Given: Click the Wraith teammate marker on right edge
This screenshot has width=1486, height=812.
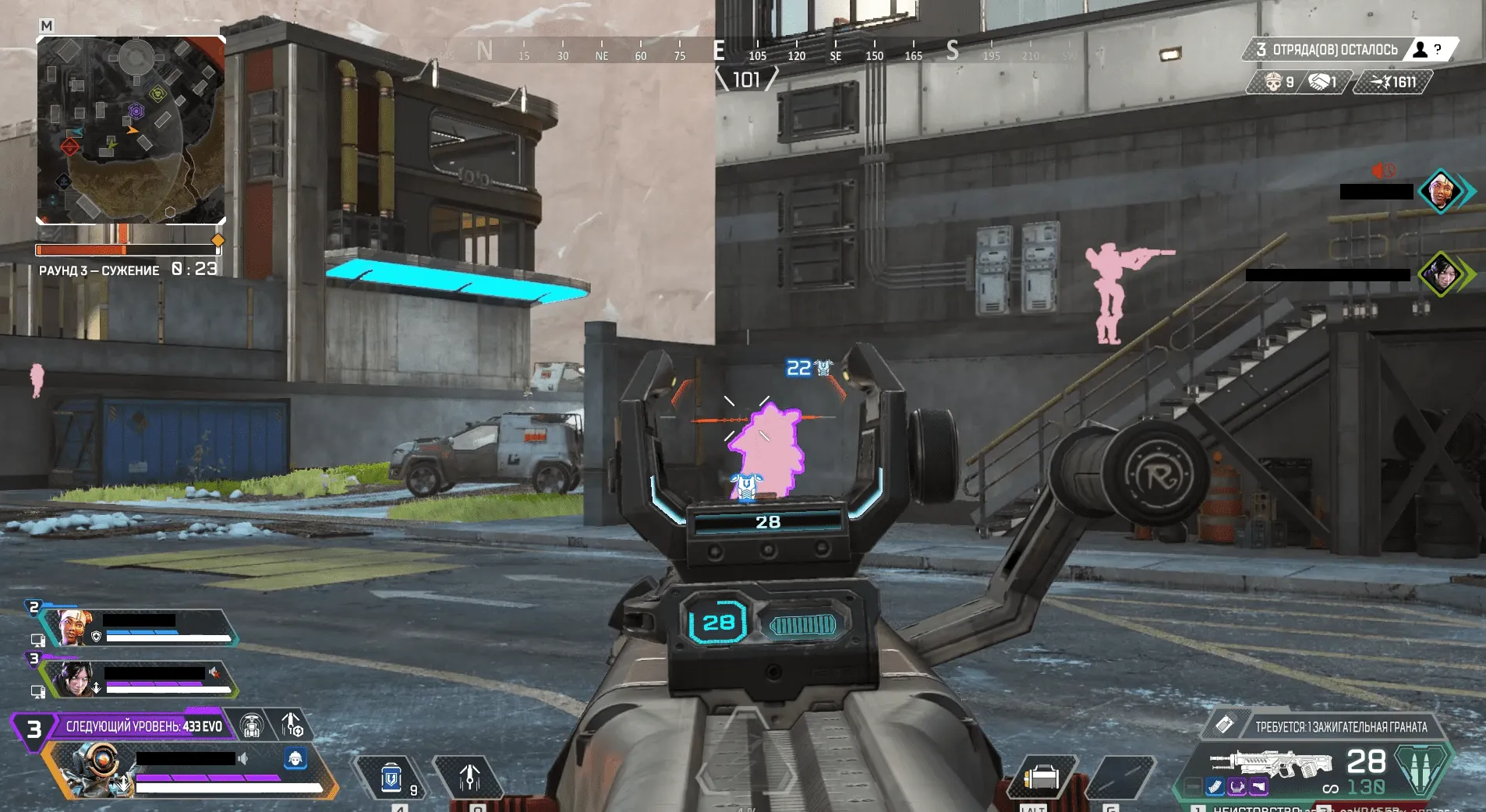Looking at the screenshot, I should [1441, 274].
